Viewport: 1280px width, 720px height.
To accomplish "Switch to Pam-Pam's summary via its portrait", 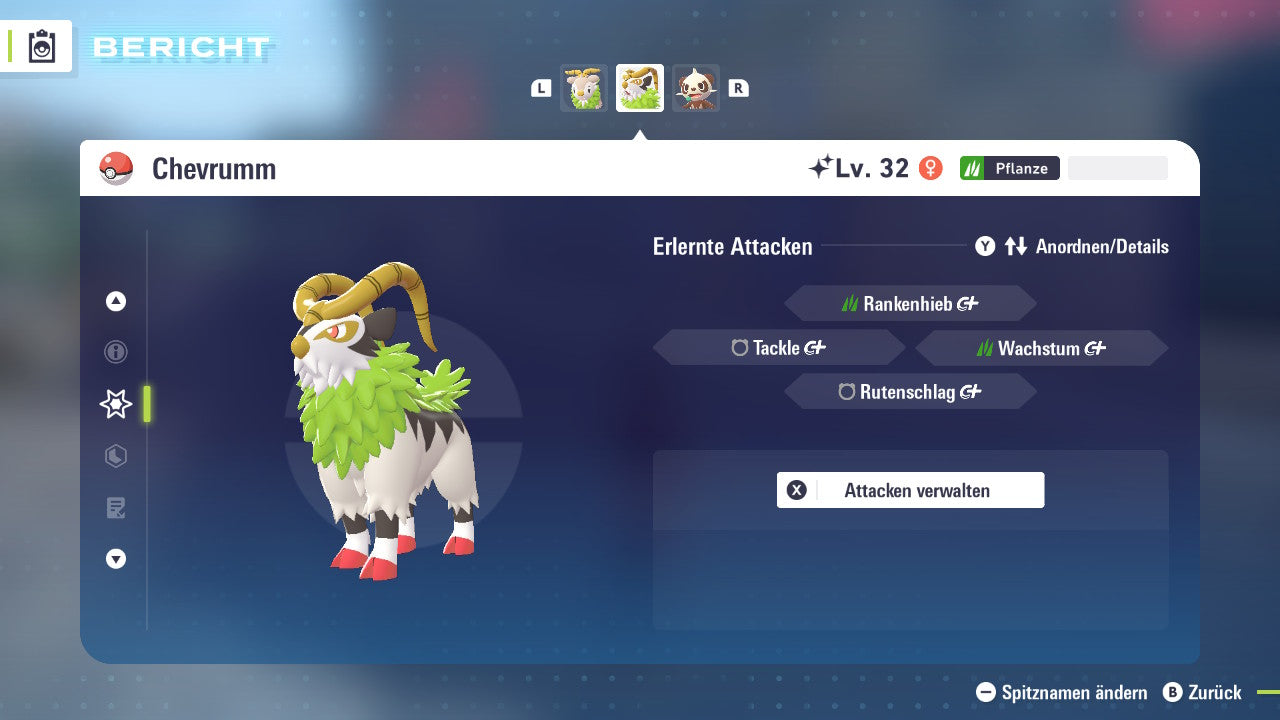I will click(x=696, y=88).
